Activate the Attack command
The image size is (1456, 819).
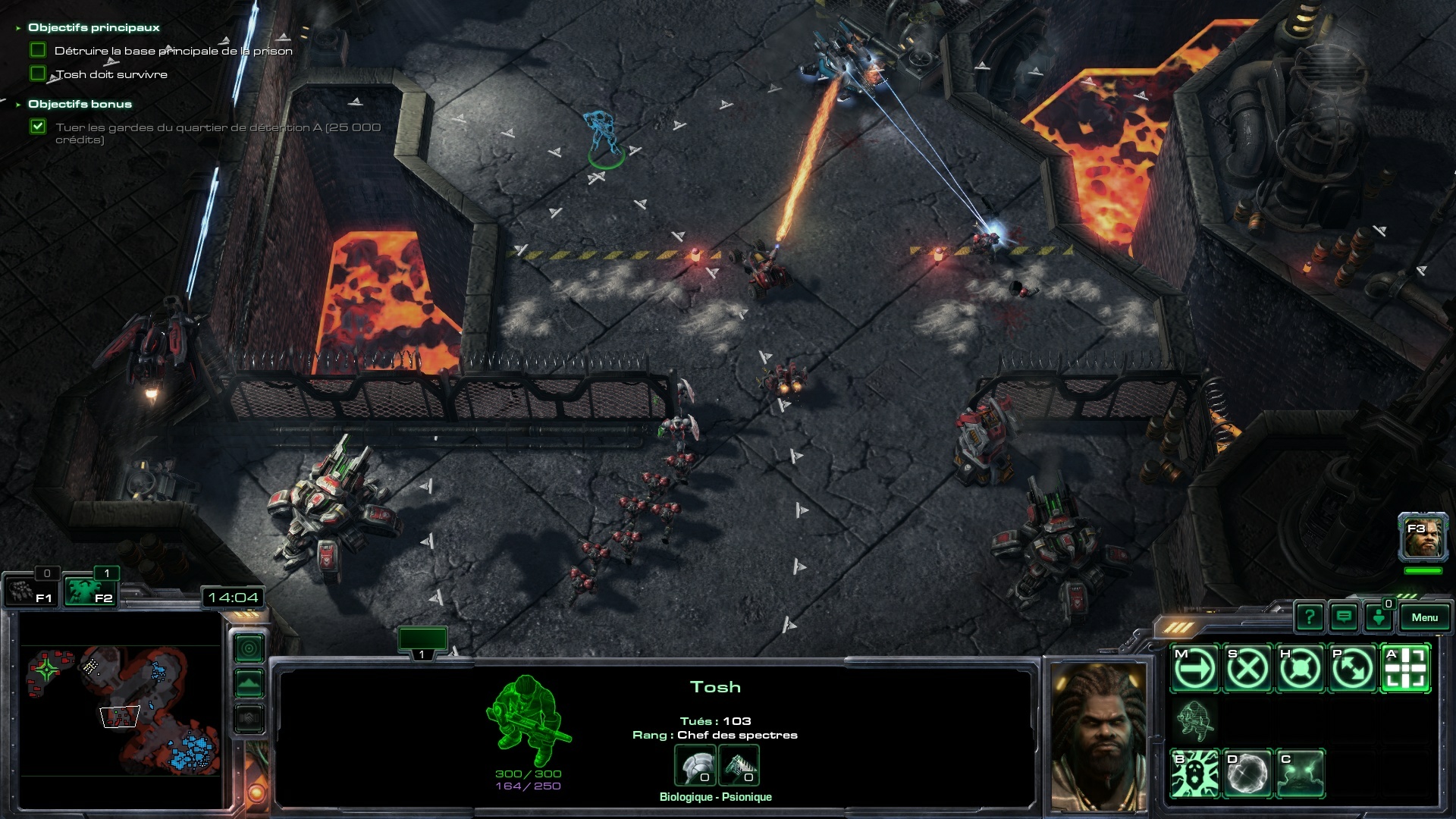point(1407,669)
